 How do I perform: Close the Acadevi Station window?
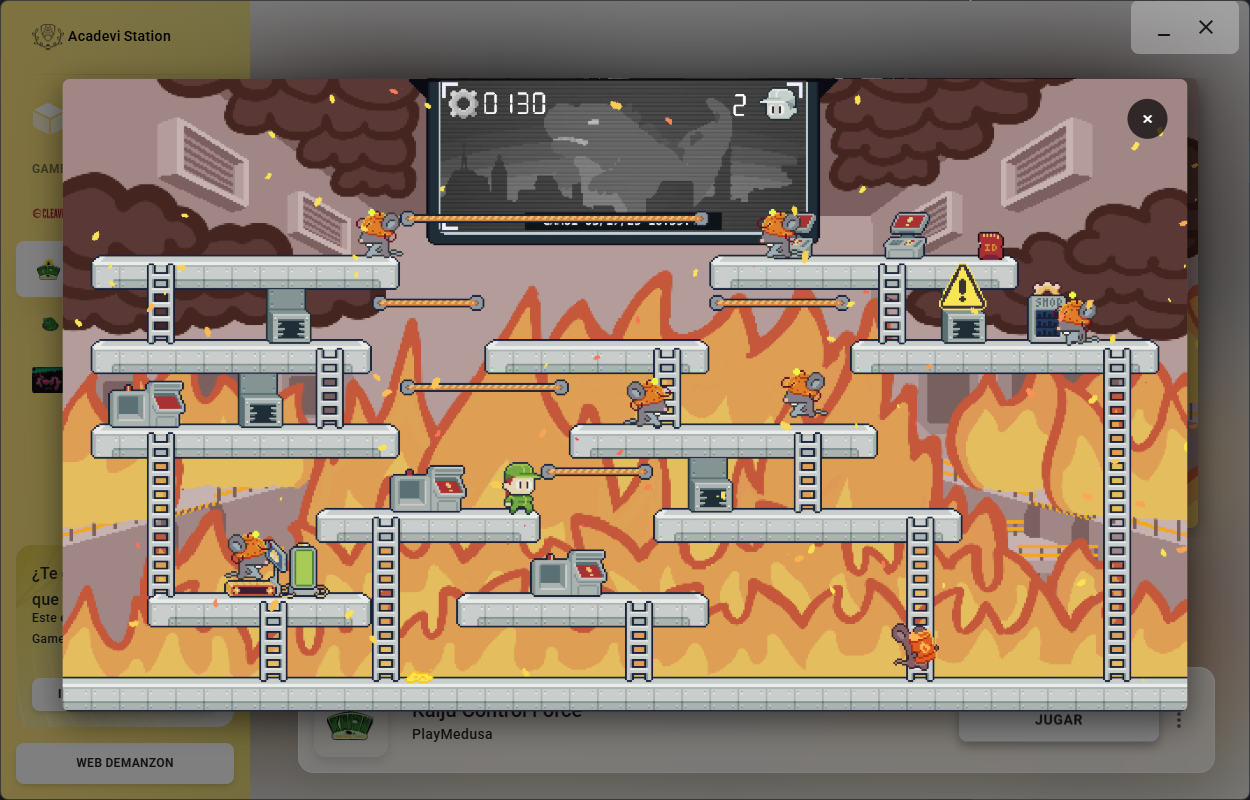point(1206,28)
